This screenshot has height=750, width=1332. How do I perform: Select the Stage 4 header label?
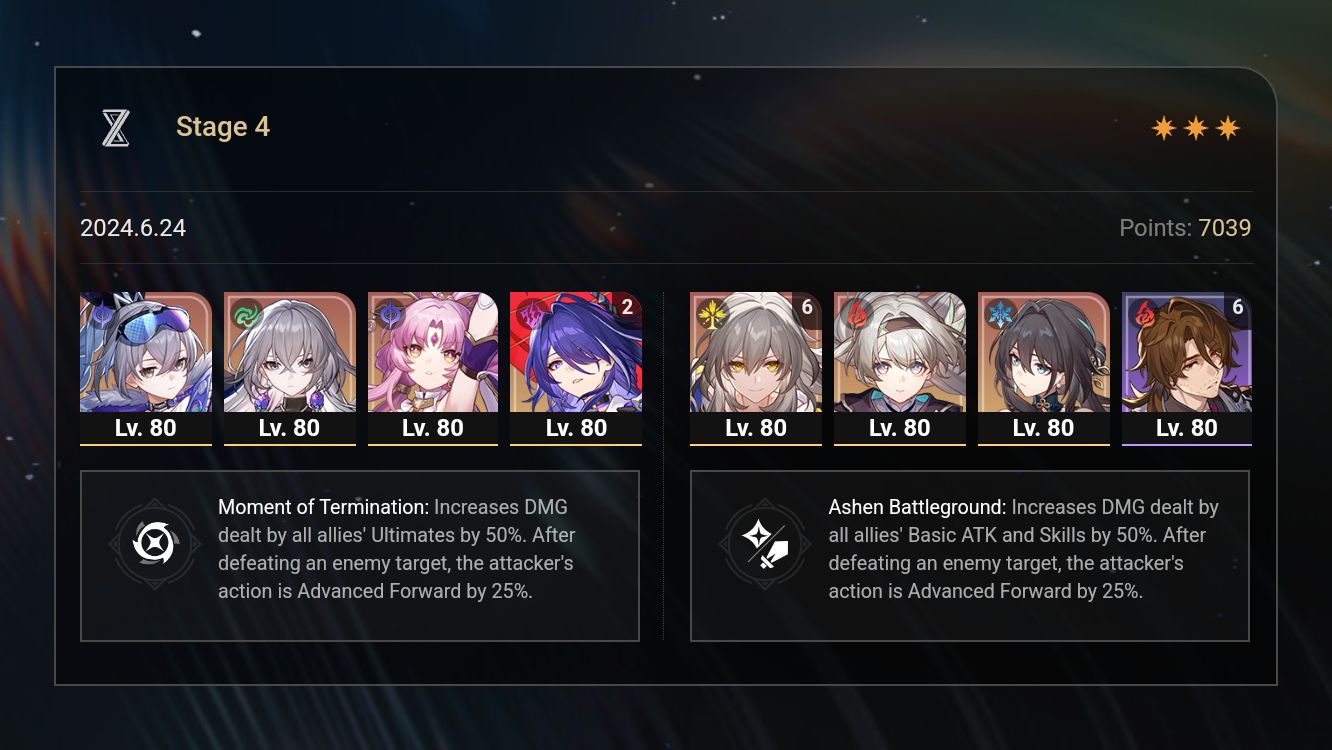click(222, 127)
